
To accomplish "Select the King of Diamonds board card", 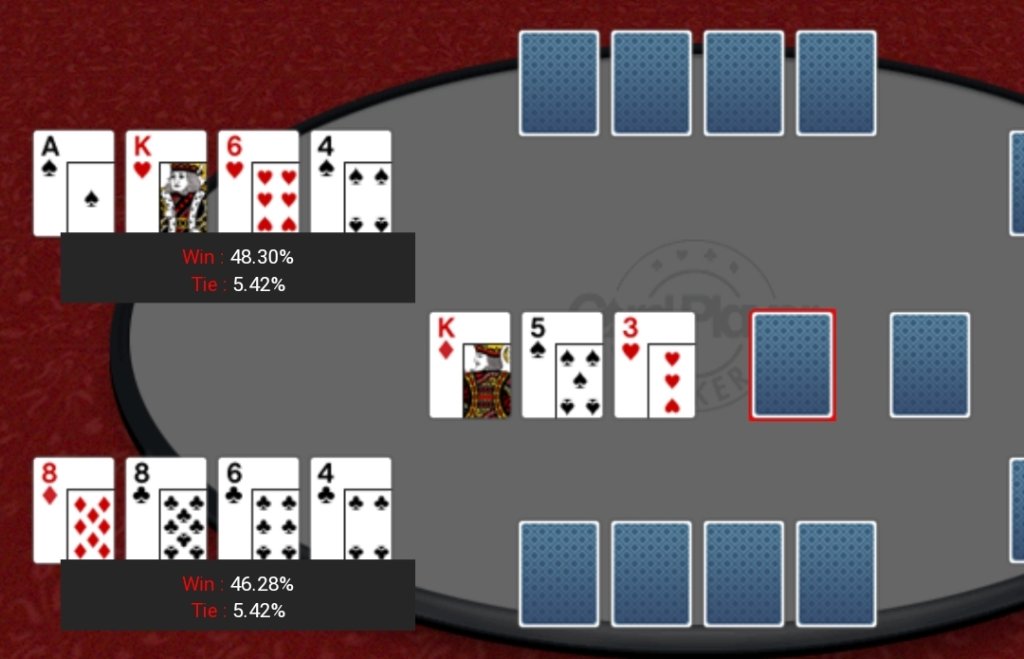I will tap(470, 365).
